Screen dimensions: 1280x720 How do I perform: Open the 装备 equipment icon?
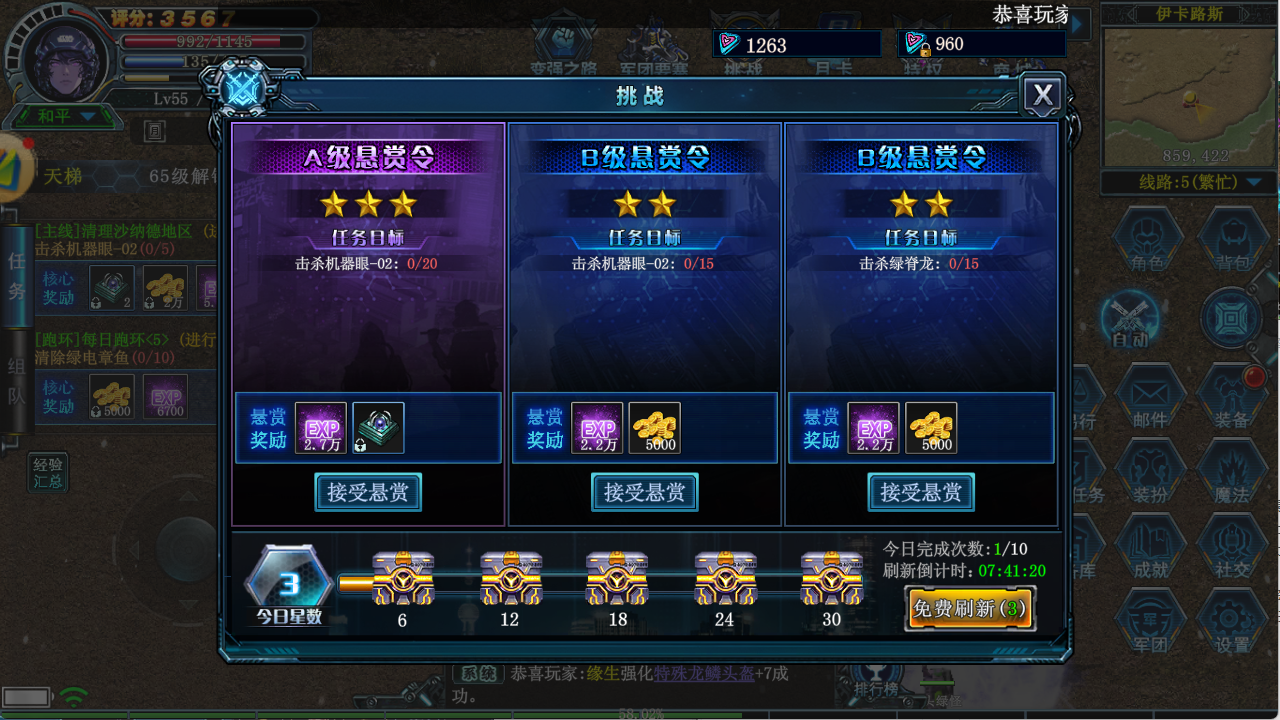[x=1232, y=390]
